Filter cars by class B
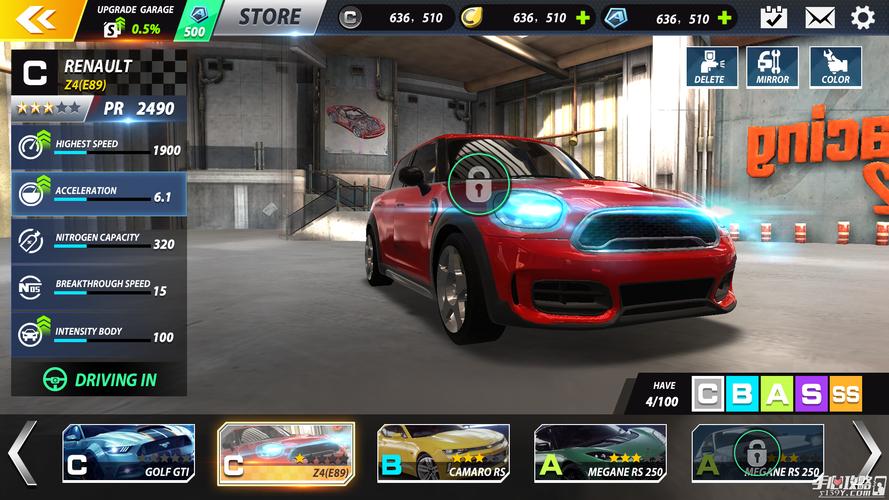 tap(742, 394)
